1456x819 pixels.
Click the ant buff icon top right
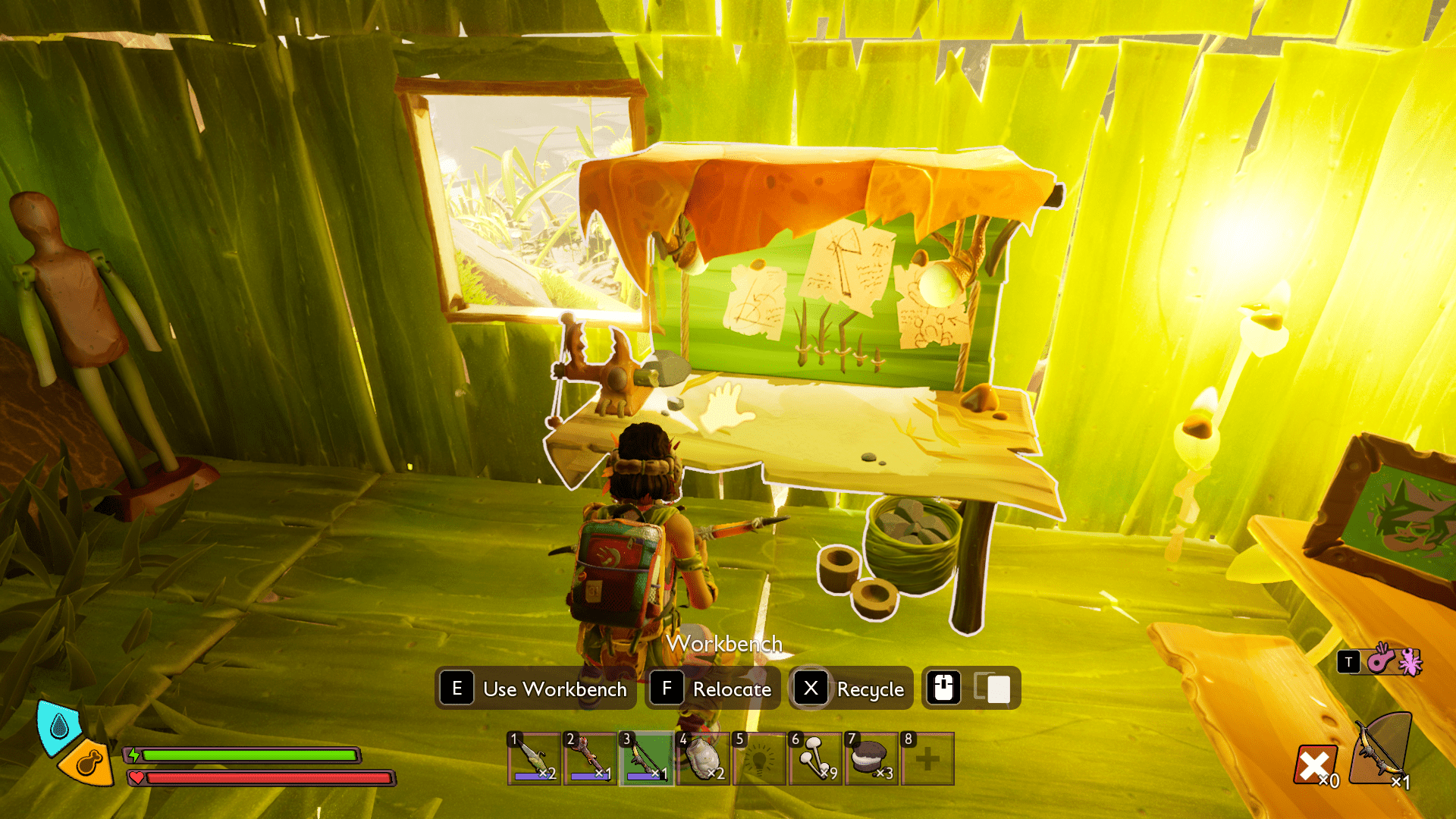coord(1410,661)
